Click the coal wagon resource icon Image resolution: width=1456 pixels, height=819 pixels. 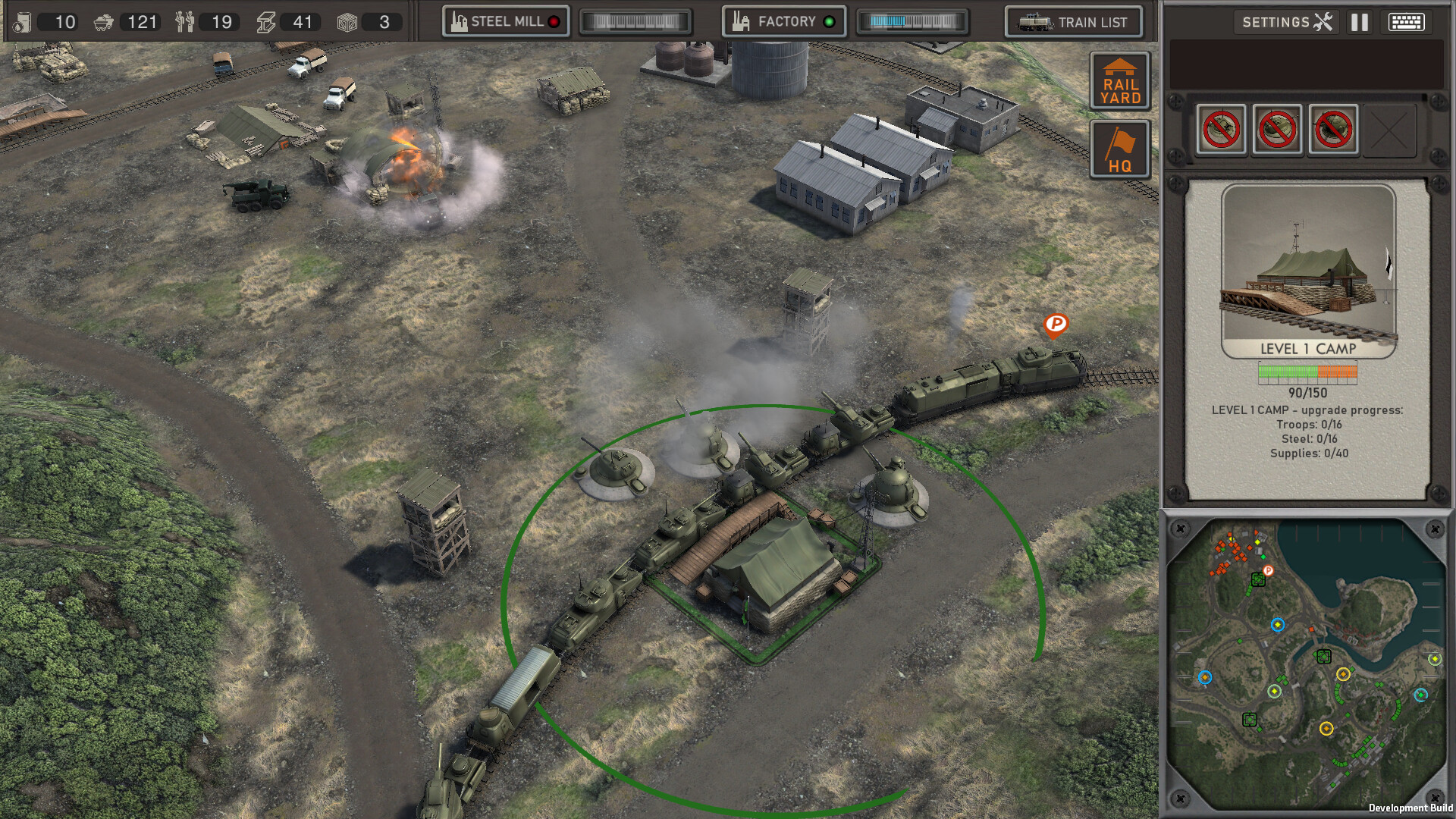click(x=103, y=22)
